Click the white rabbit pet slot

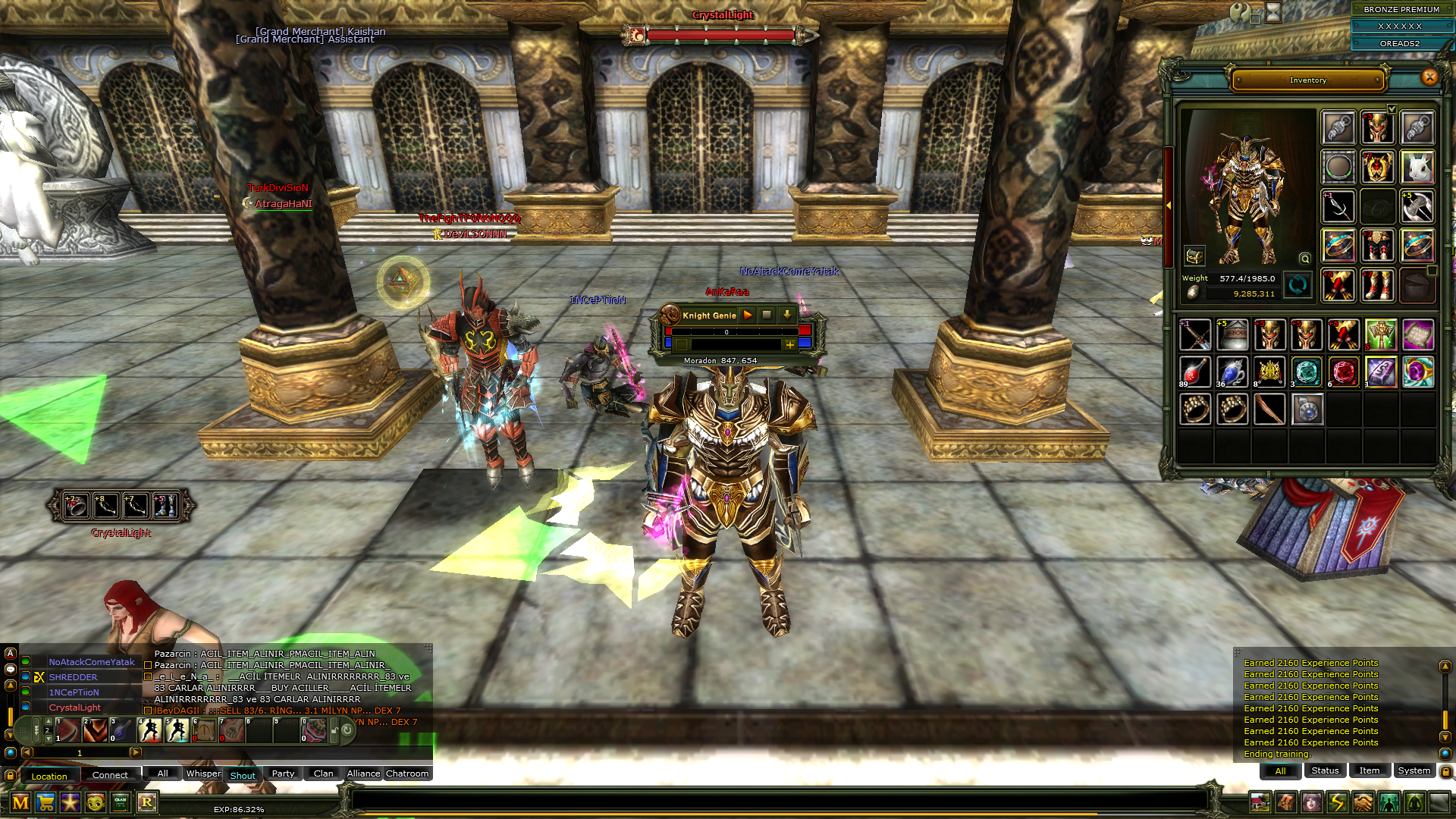[x=1417, y=167]
